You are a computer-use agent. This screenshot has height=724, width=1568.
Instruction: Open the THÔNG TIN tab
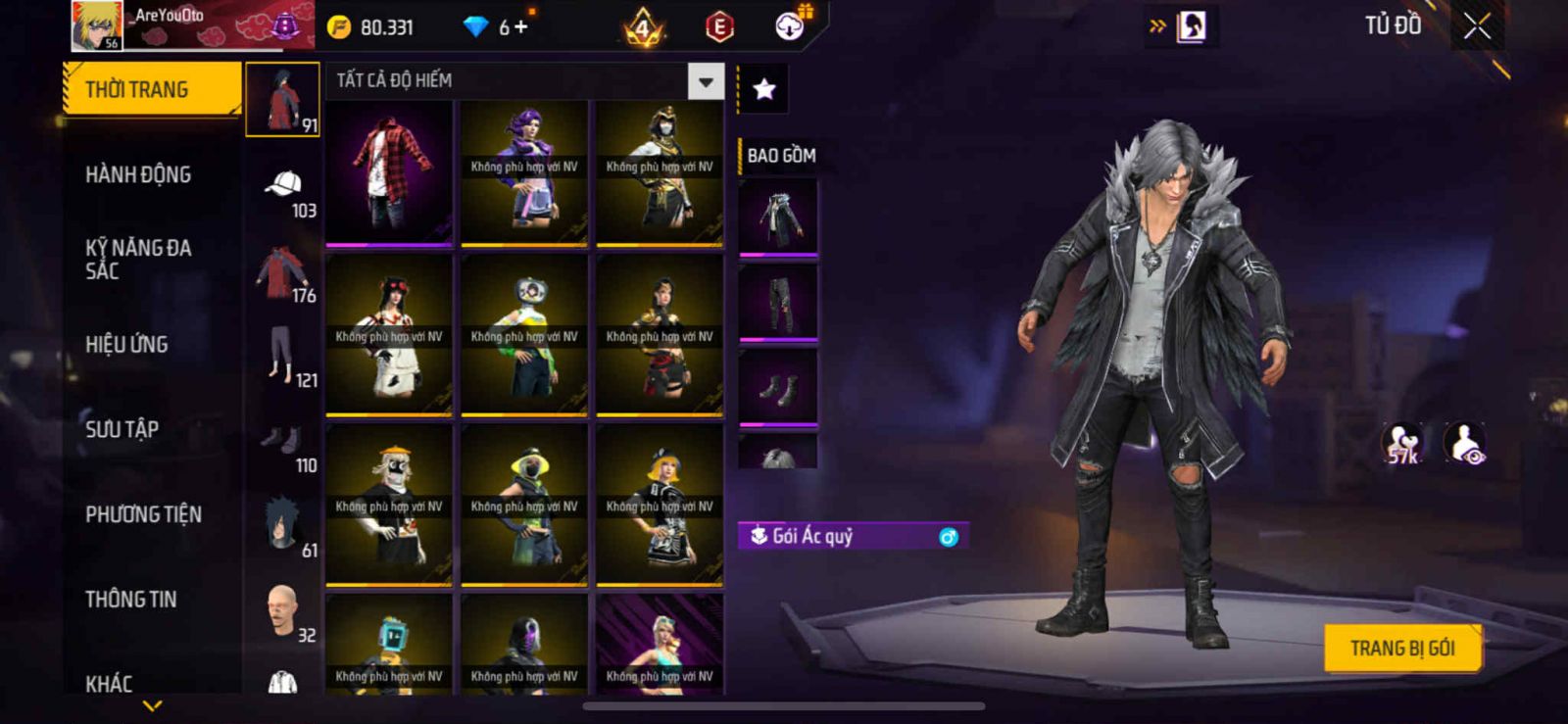tap(130, 600)
